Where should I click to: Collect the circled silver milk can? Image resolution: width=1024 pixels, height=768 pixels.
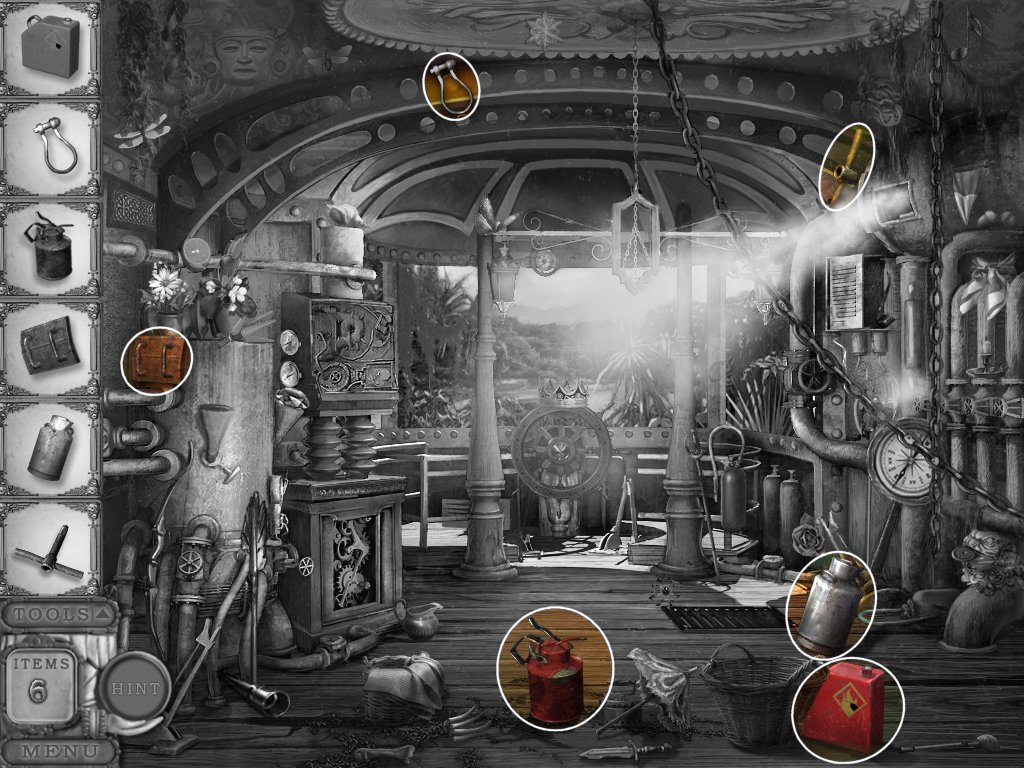pos(831,603)
